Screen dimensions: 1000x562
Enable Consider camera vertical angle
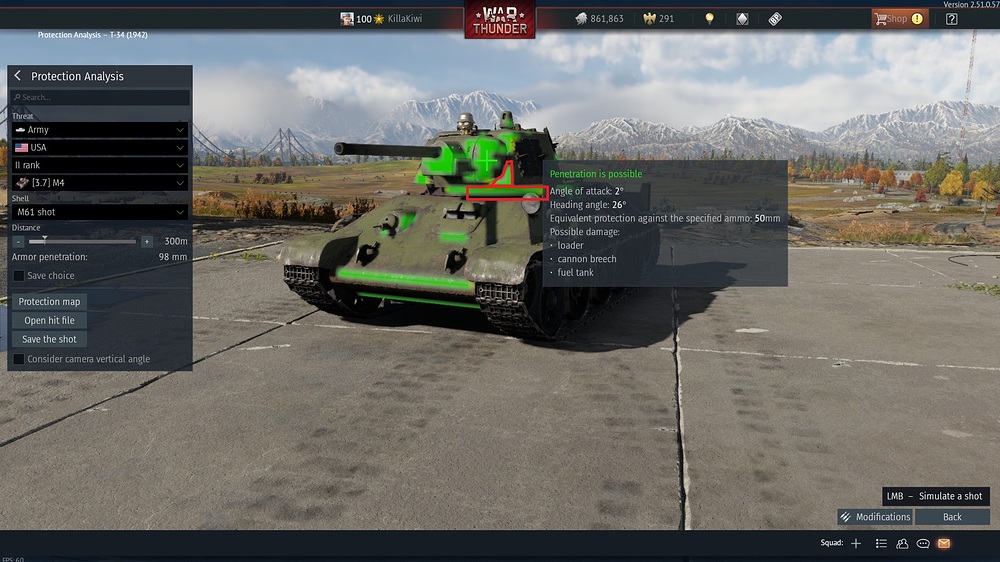(x=19, y=359)
